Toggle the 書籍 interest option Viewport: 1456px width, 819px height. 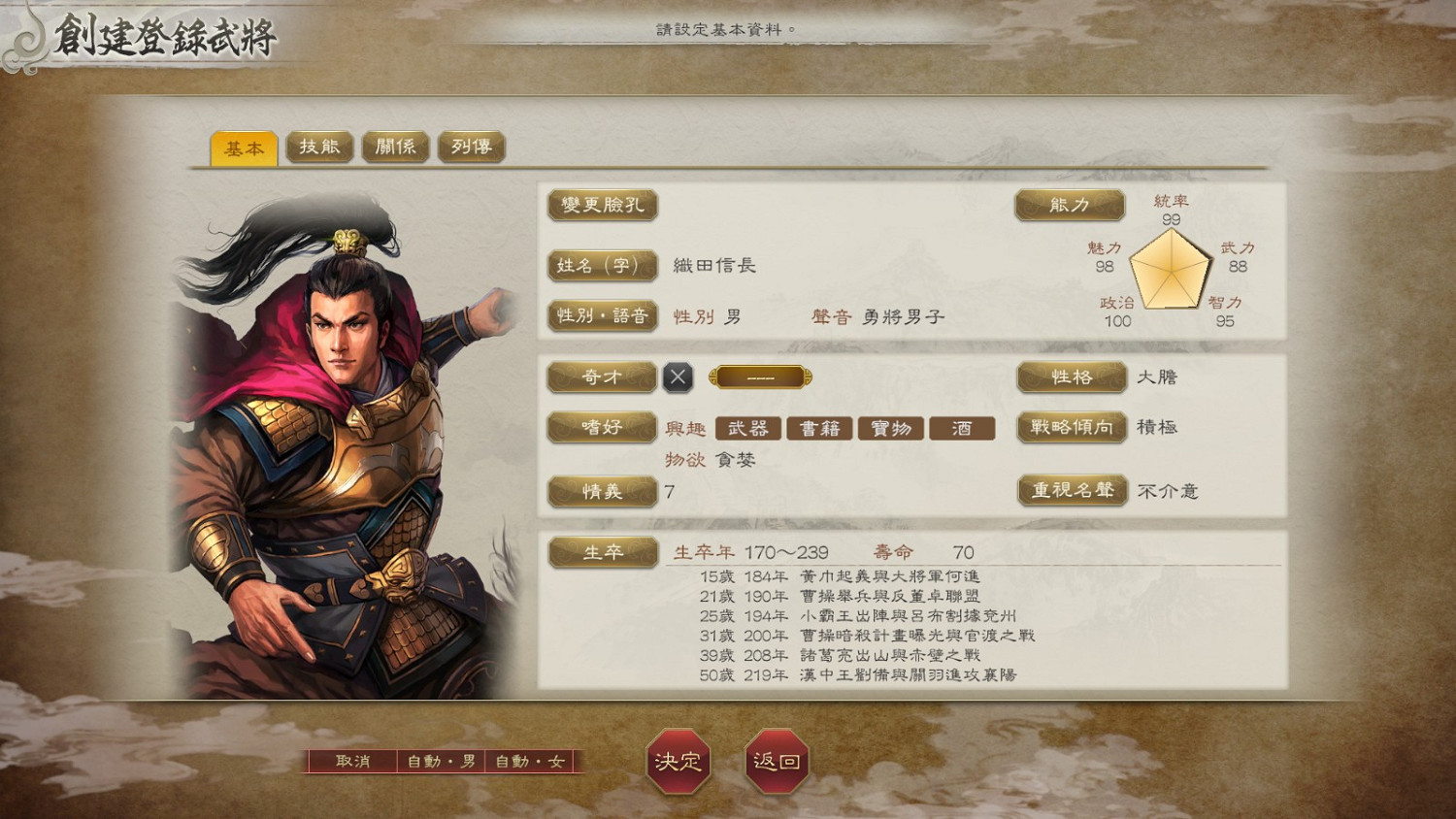tap(820, 428)
